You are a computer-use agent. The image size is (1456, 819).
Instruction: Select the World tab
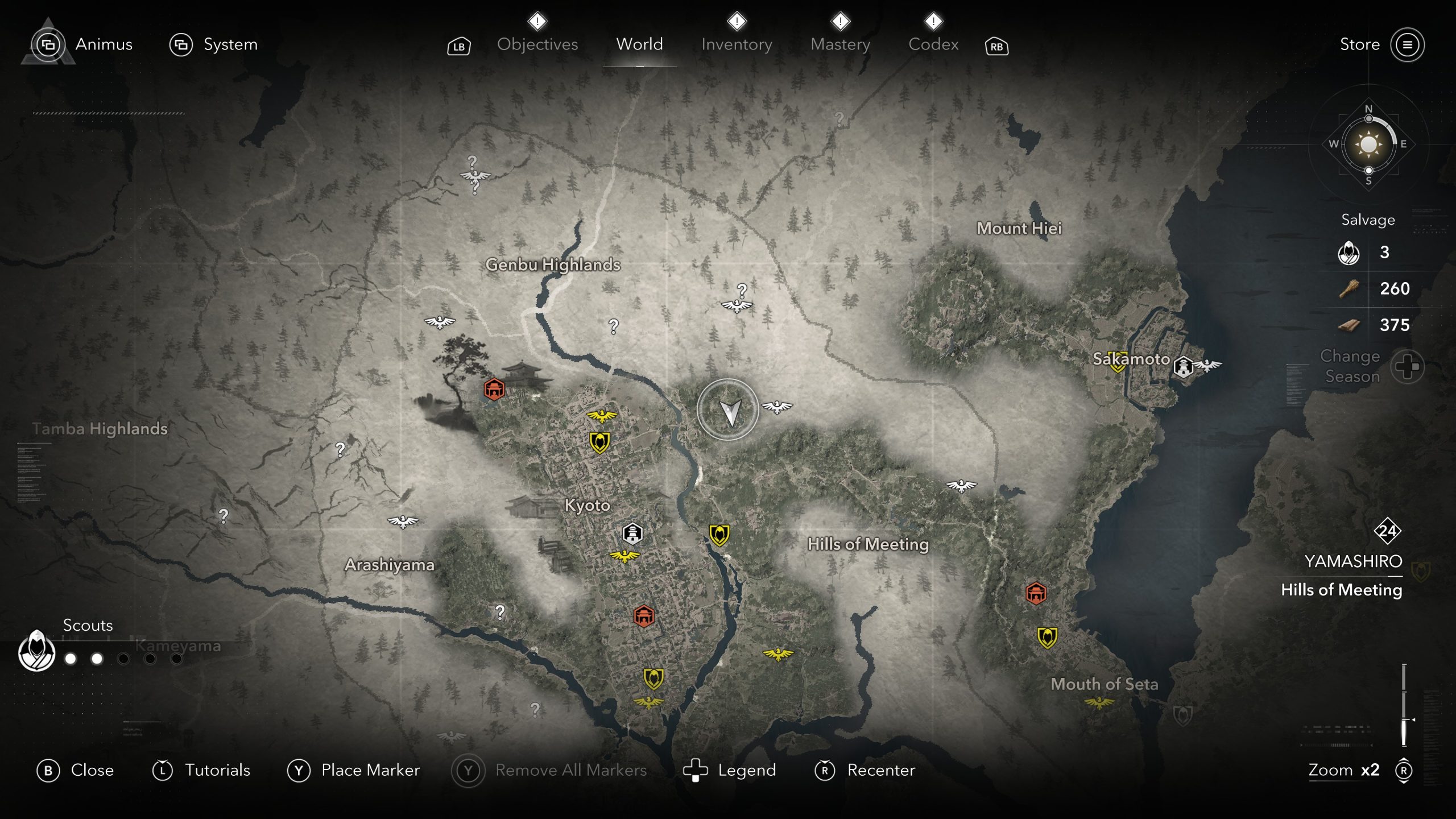coord(639,44)
